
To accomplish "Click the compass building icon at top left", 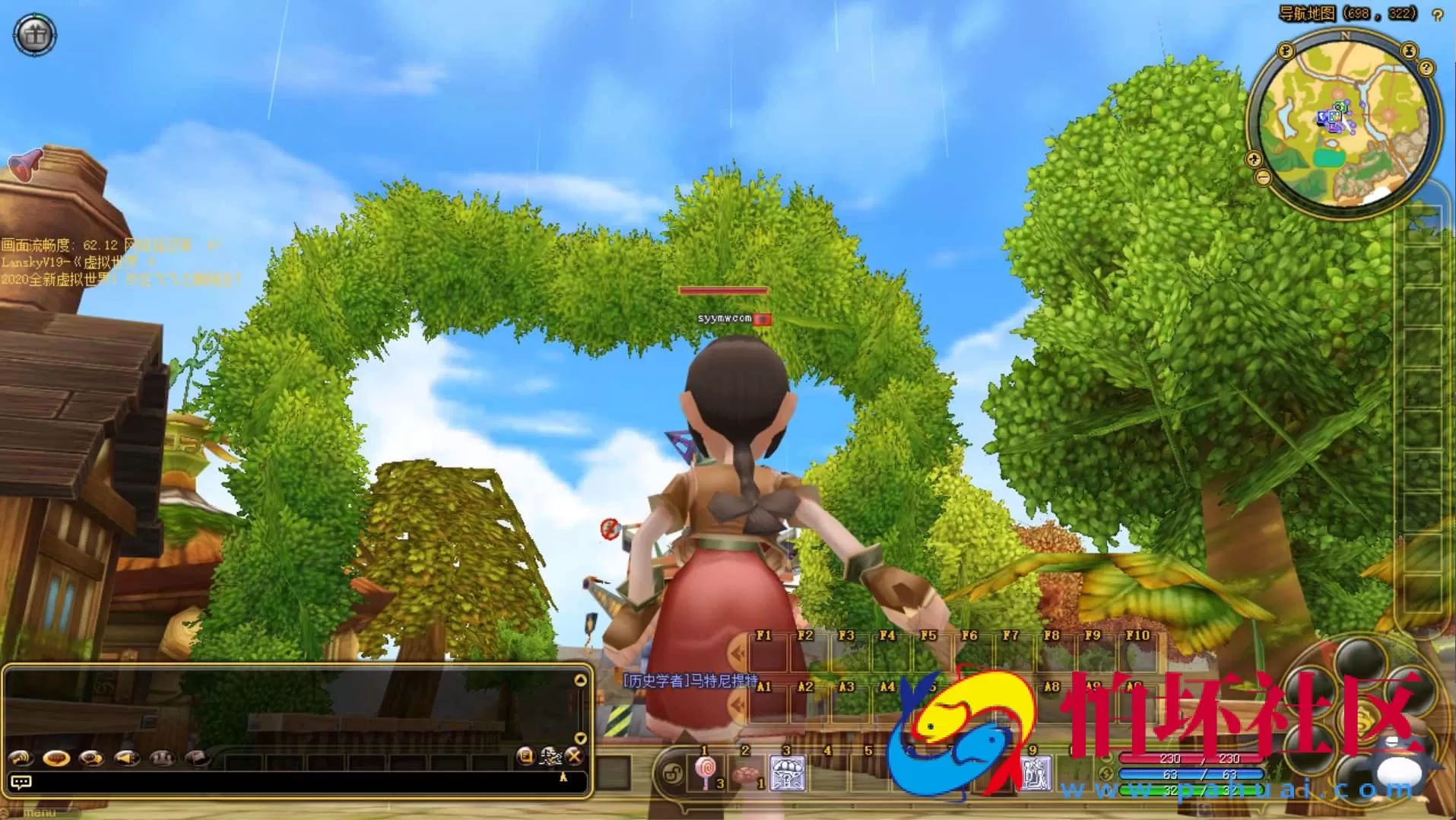I will (x=34, y=34).
